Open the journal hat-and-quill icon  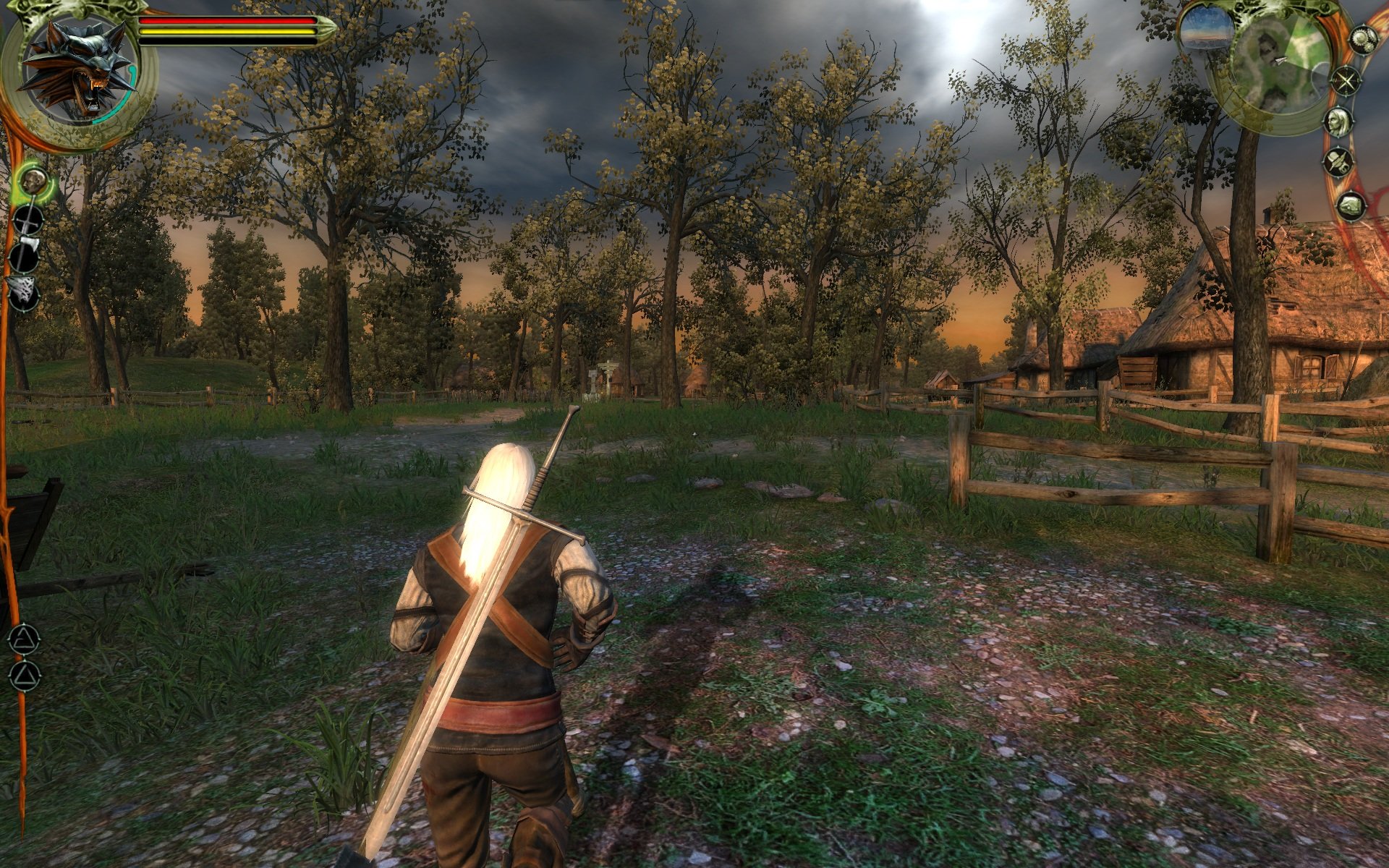pos(1339,162)
